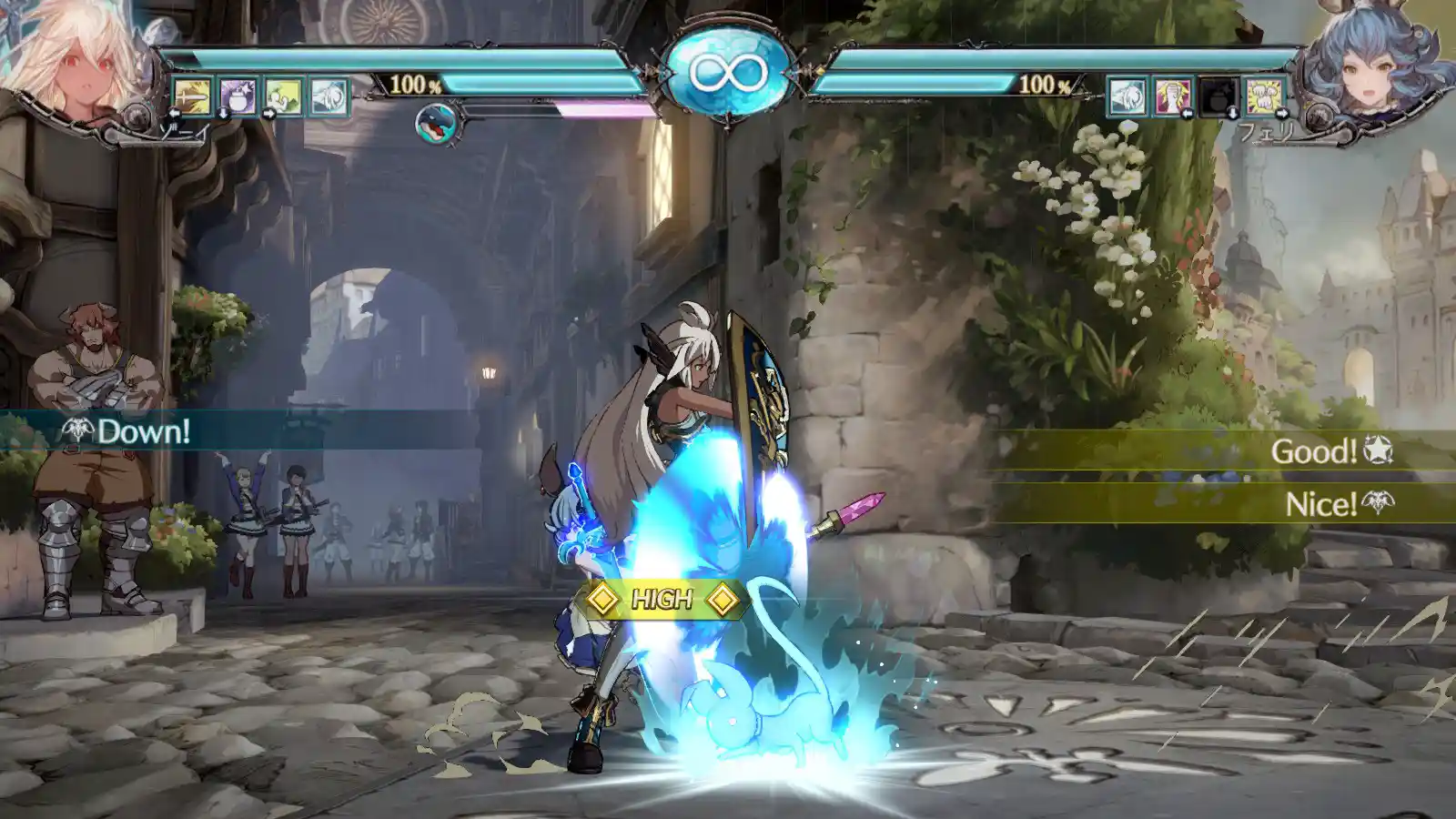Image resolution: width=1456 pixels, height=819 pixels.
Task: Choose Ferry's yellow ghost pets skill icon
Action: coord(1264,96)
